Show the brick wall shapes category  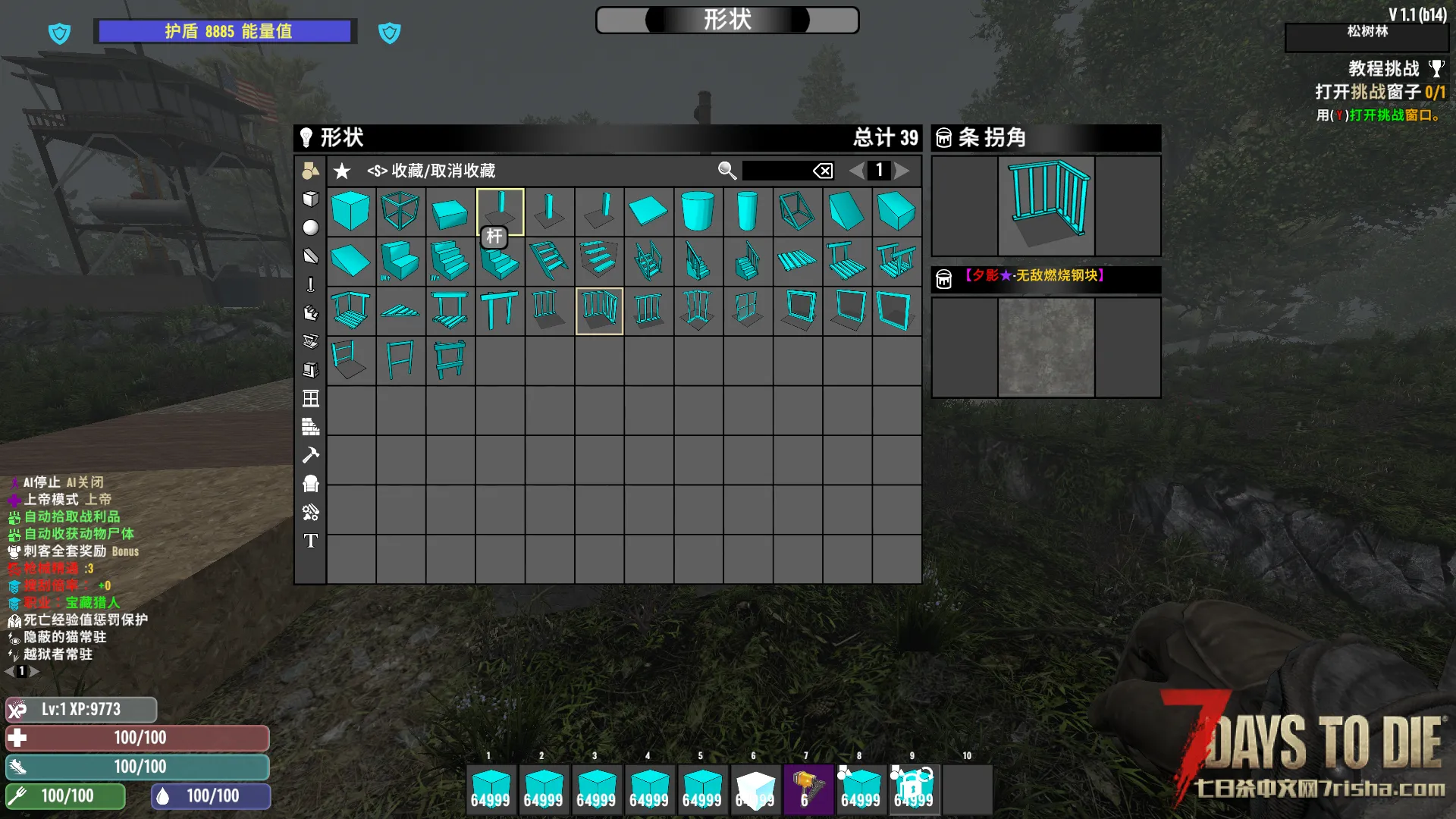point(311,427)
